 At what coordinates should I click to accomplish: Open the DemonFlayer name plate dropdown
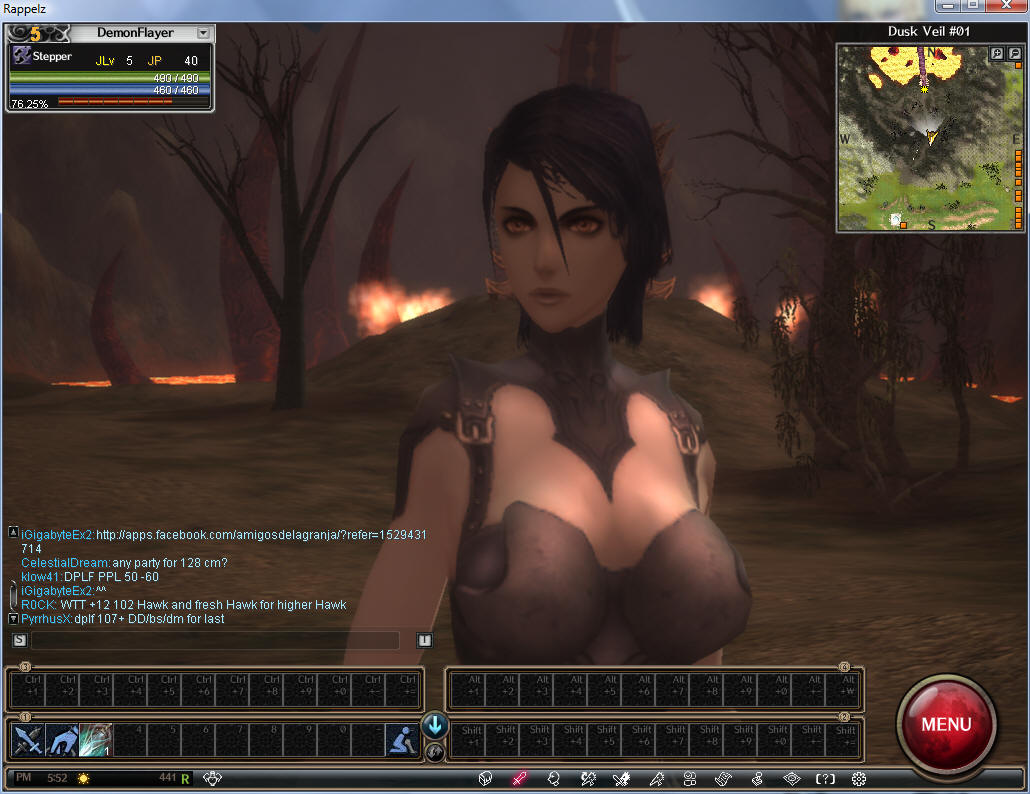(x=203, y=33)
